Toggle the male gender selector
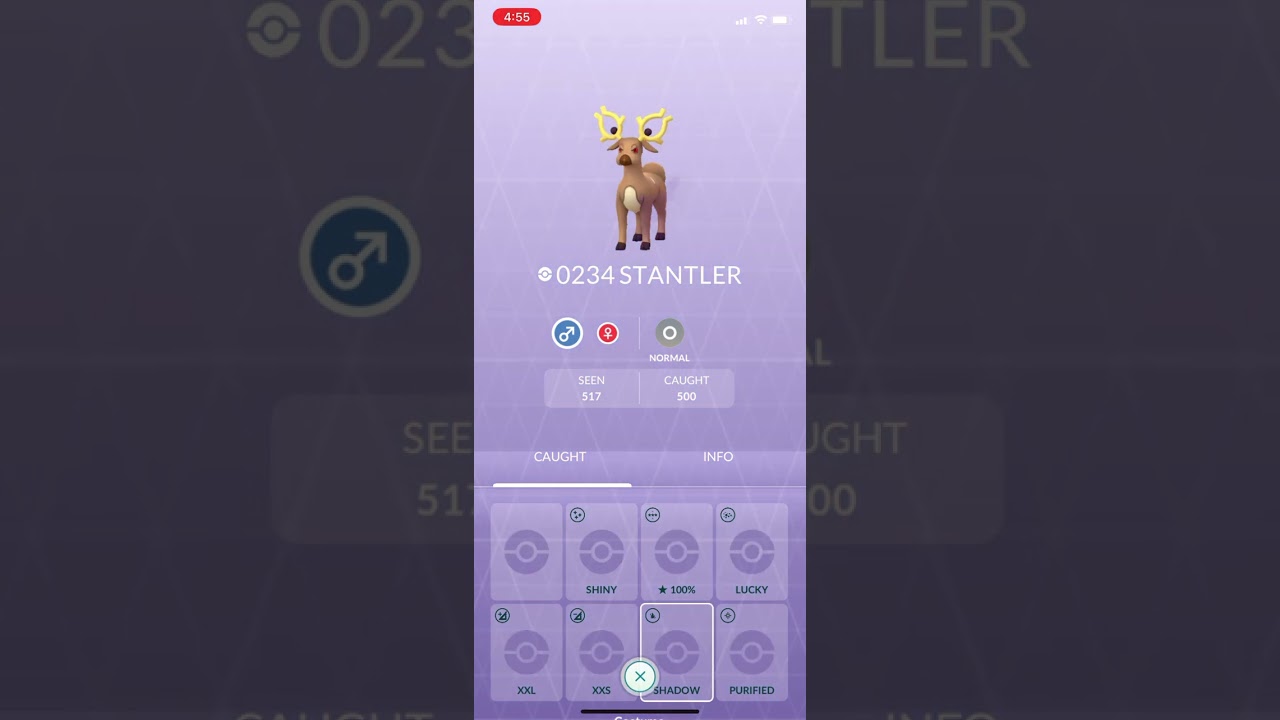The image size is (1280, 720). tap(567, 333)
